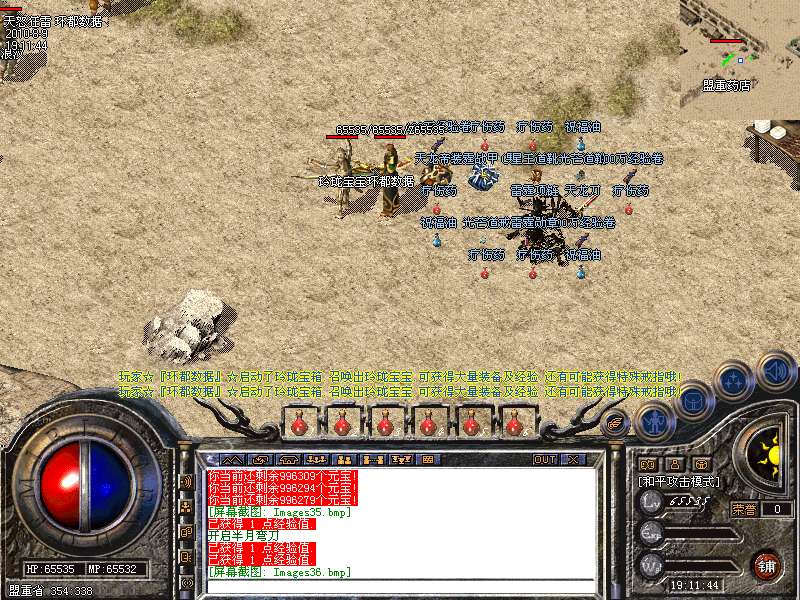This screenshot has width=800, height=600.
Task: Click the small person button above attack mode
Action: (675, 465)
